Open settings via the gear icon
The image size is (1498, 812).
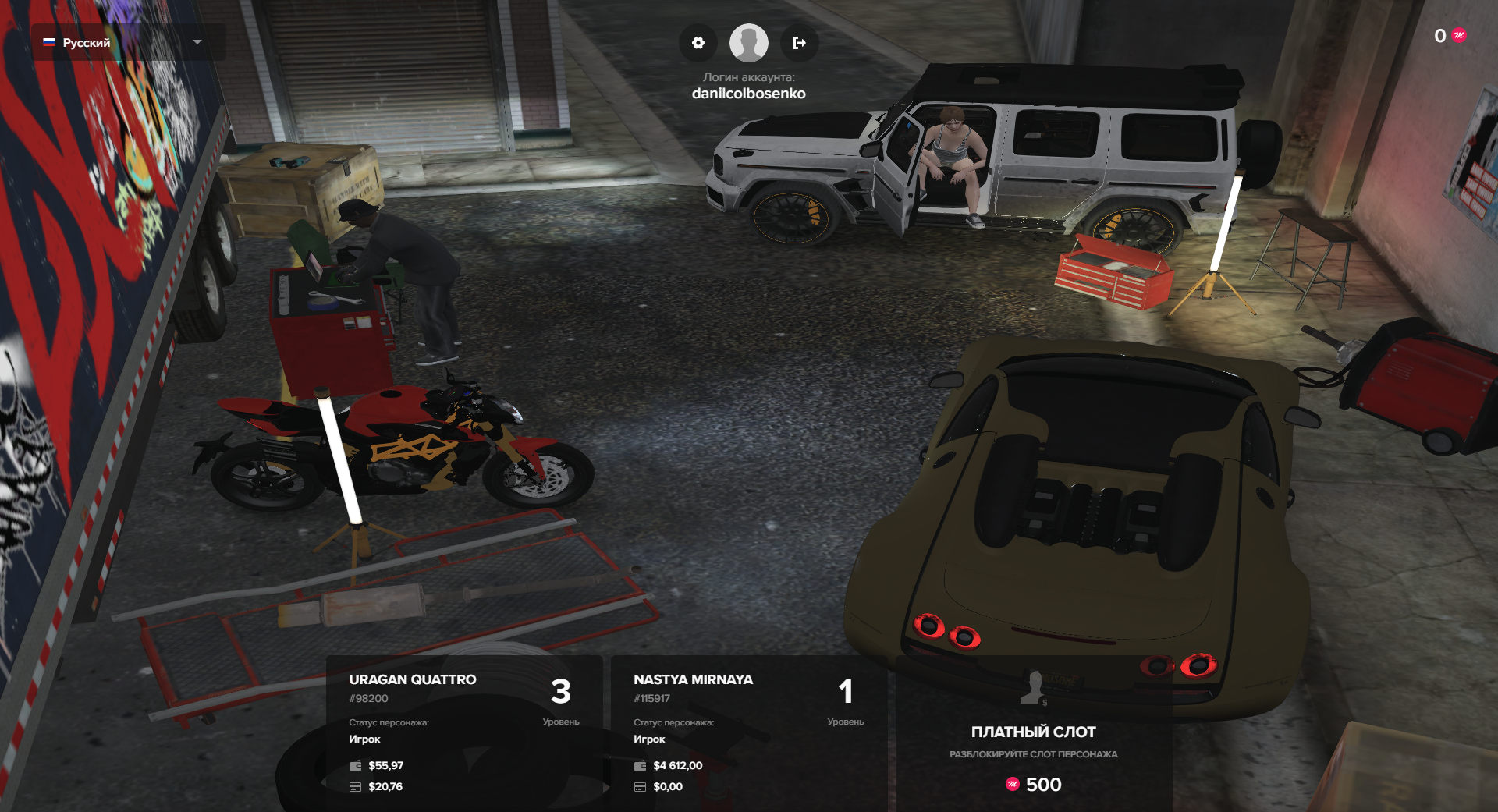(698, 43)
